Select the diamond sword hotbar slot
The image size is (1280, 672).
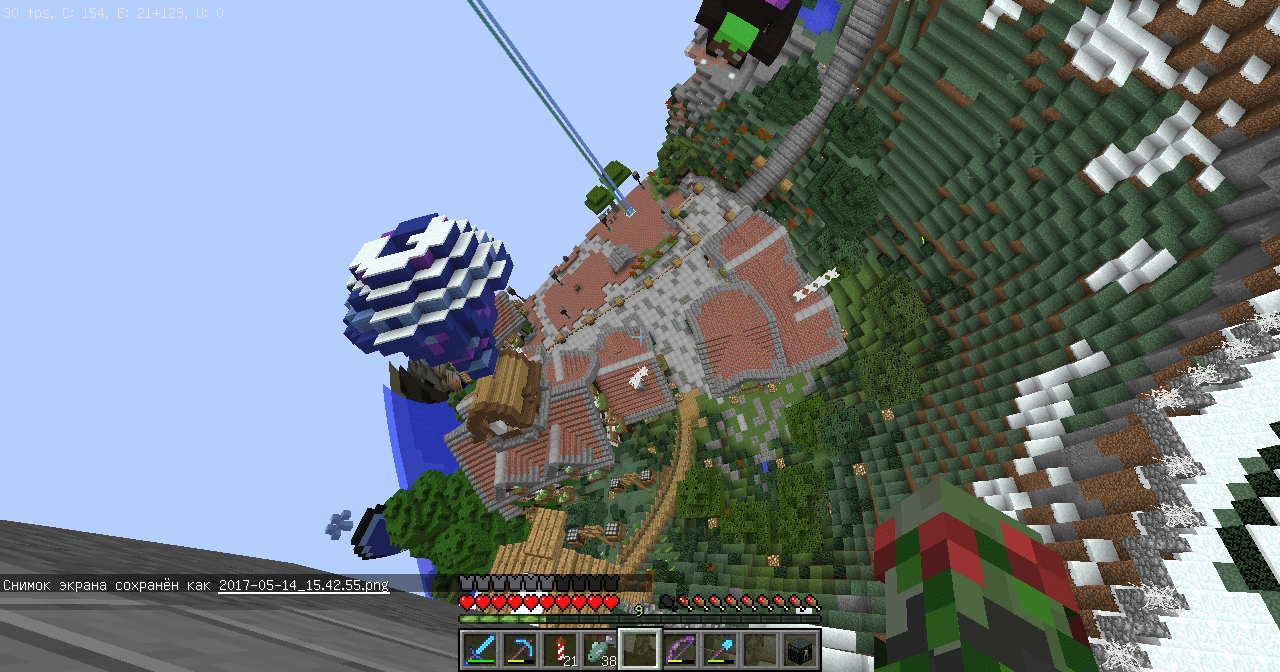pyautogui.click(x=479, y=648)
